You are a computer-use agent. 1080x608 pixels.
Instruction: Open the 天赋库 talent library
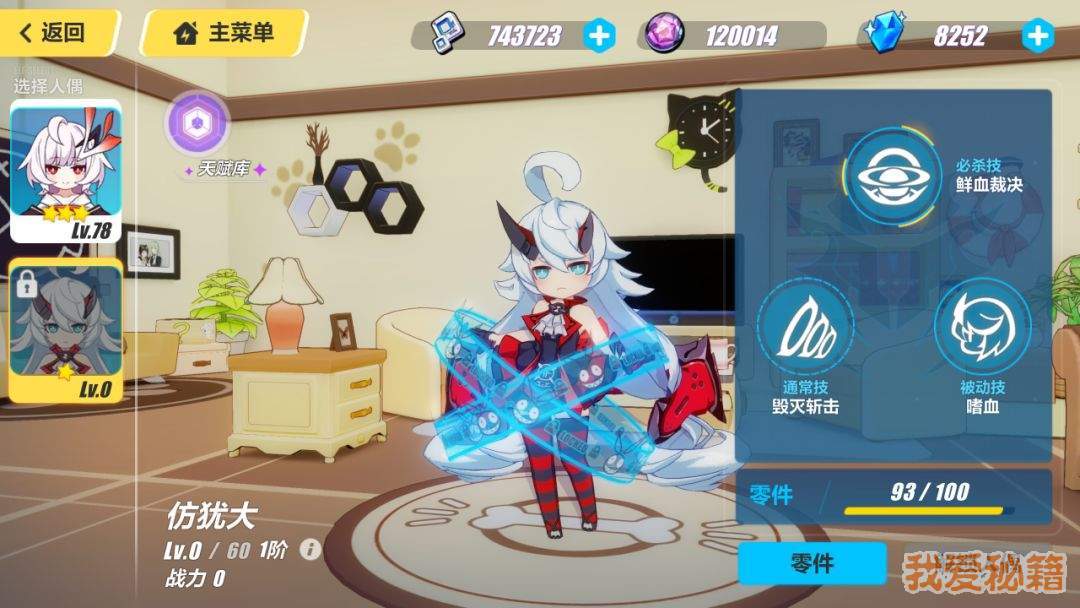[x=198, y=124]
